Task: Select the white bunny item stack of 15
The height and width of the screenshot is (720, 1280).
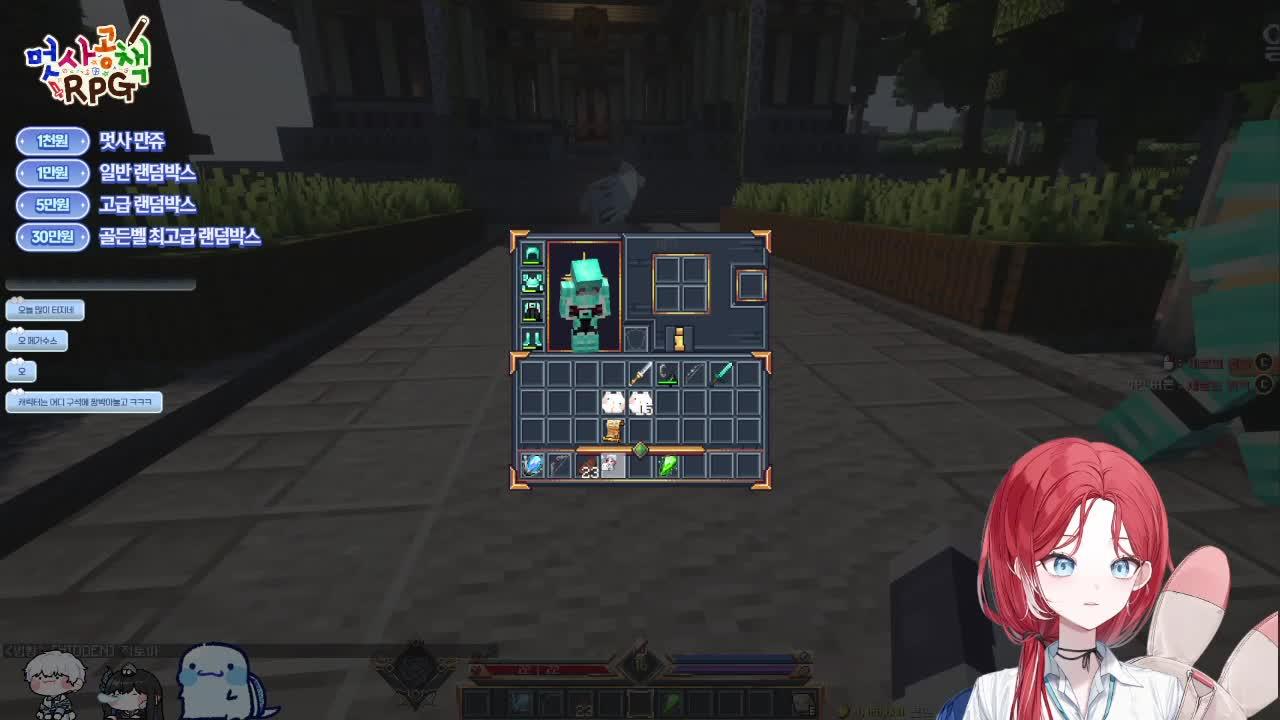Action: pos(640,401)
